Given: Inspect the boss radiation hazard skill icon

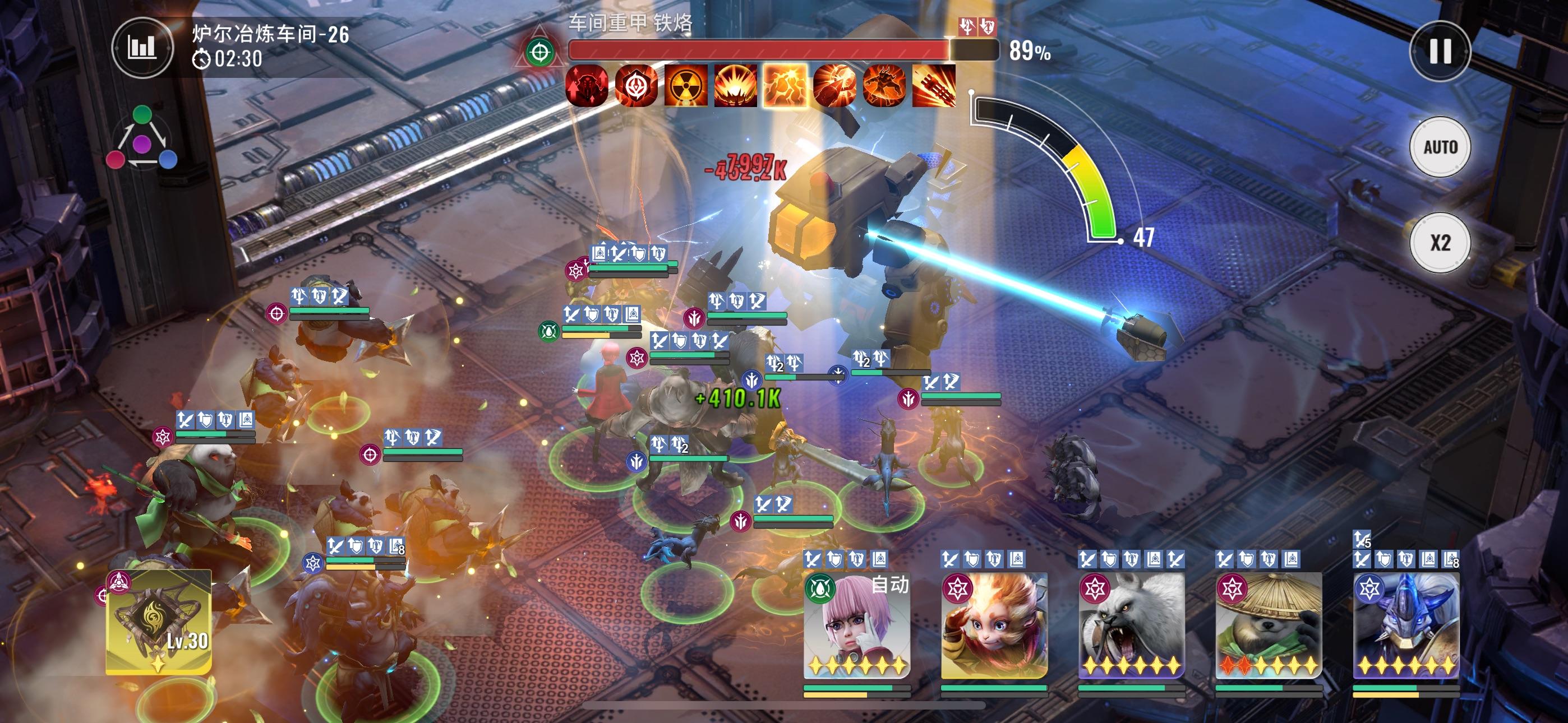Looking at the screenshot, I should coord(686,86).
